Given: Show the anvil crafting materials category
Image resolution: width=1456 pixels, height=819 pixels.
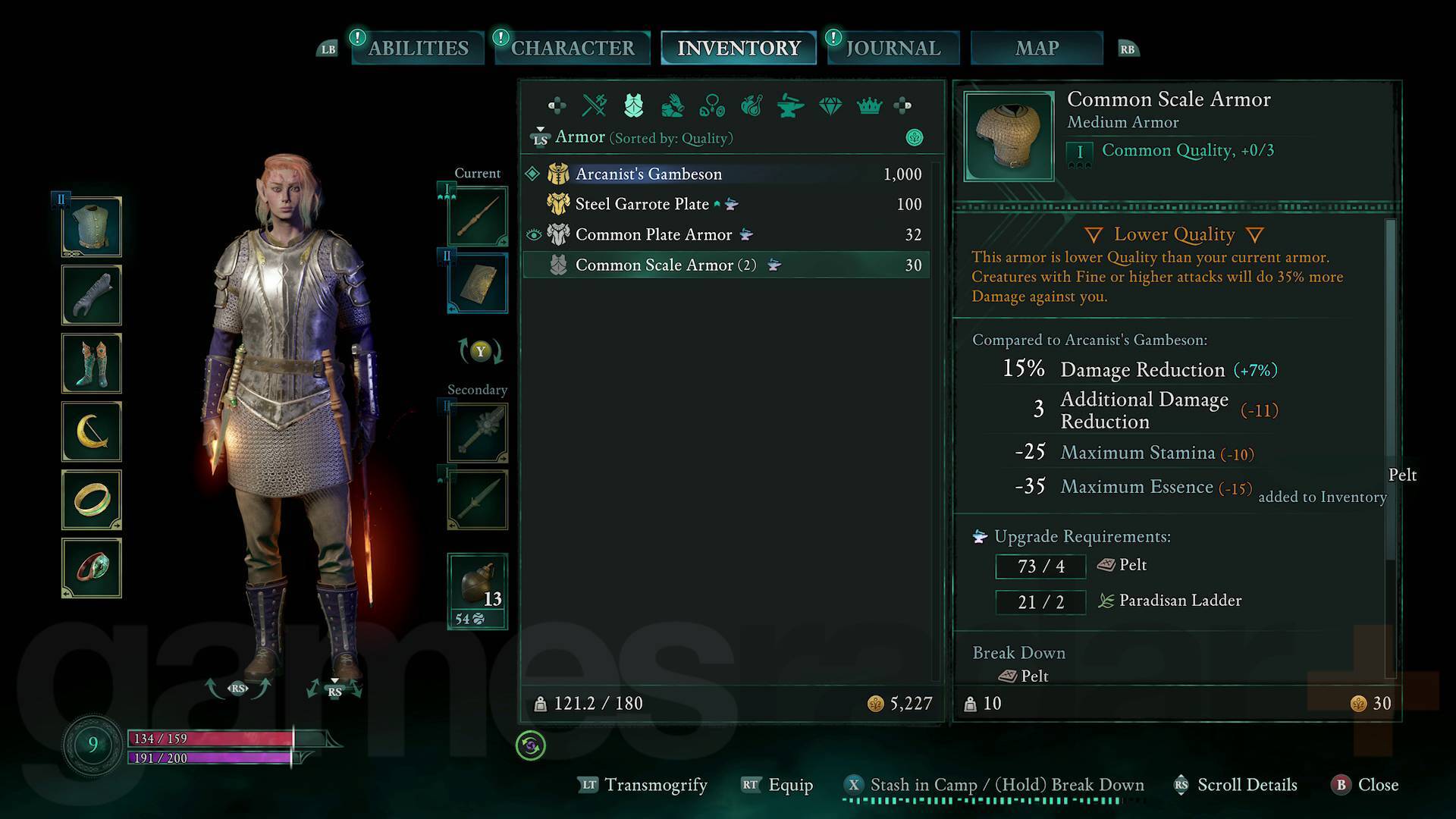Looking at the screenshot, I should pos(791,105).
